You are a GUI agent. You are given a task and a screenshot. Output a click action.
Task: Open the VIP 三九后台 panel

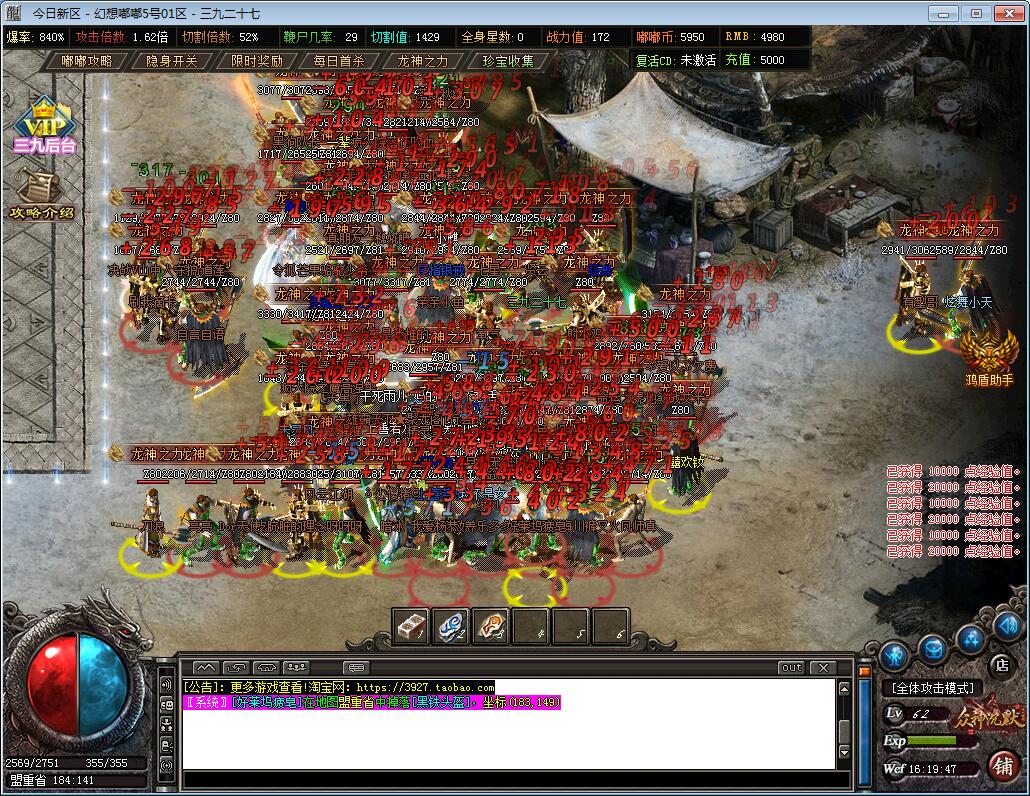(44, 126)
